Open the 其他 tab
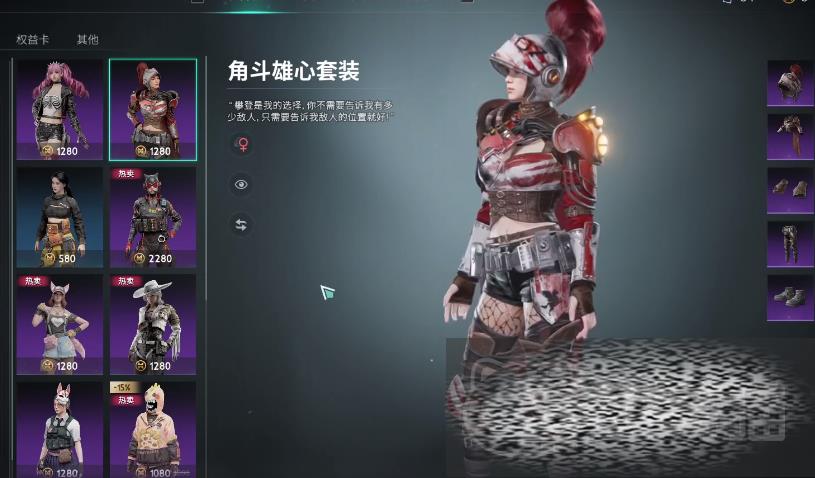 [x=88, y=40]
